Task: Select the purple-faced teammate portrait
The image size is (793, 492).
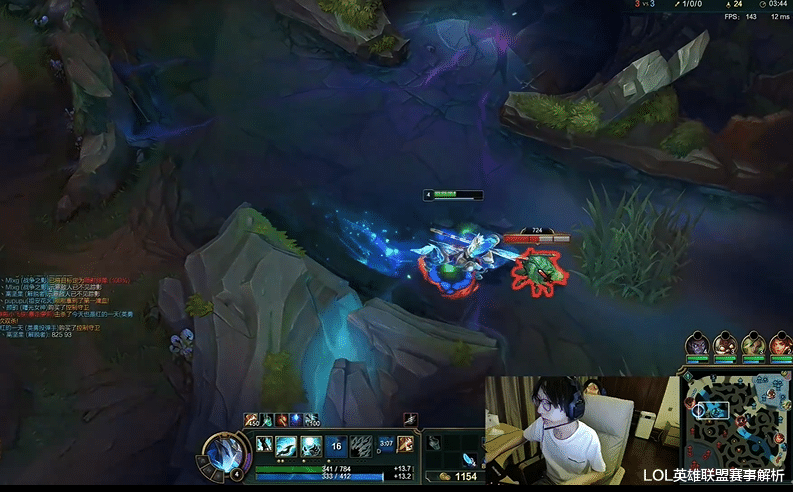Action: click(x=697, y=346)
